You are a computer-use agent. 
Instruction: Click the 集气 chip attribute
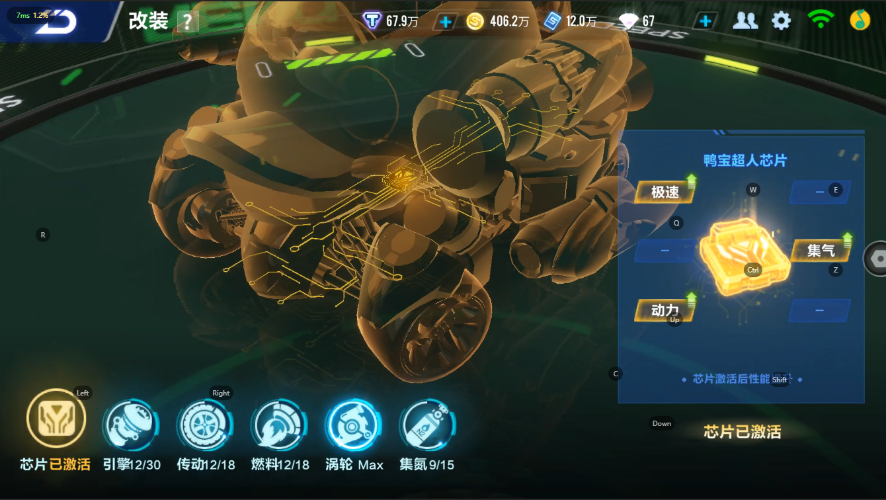tap(822, 250)
